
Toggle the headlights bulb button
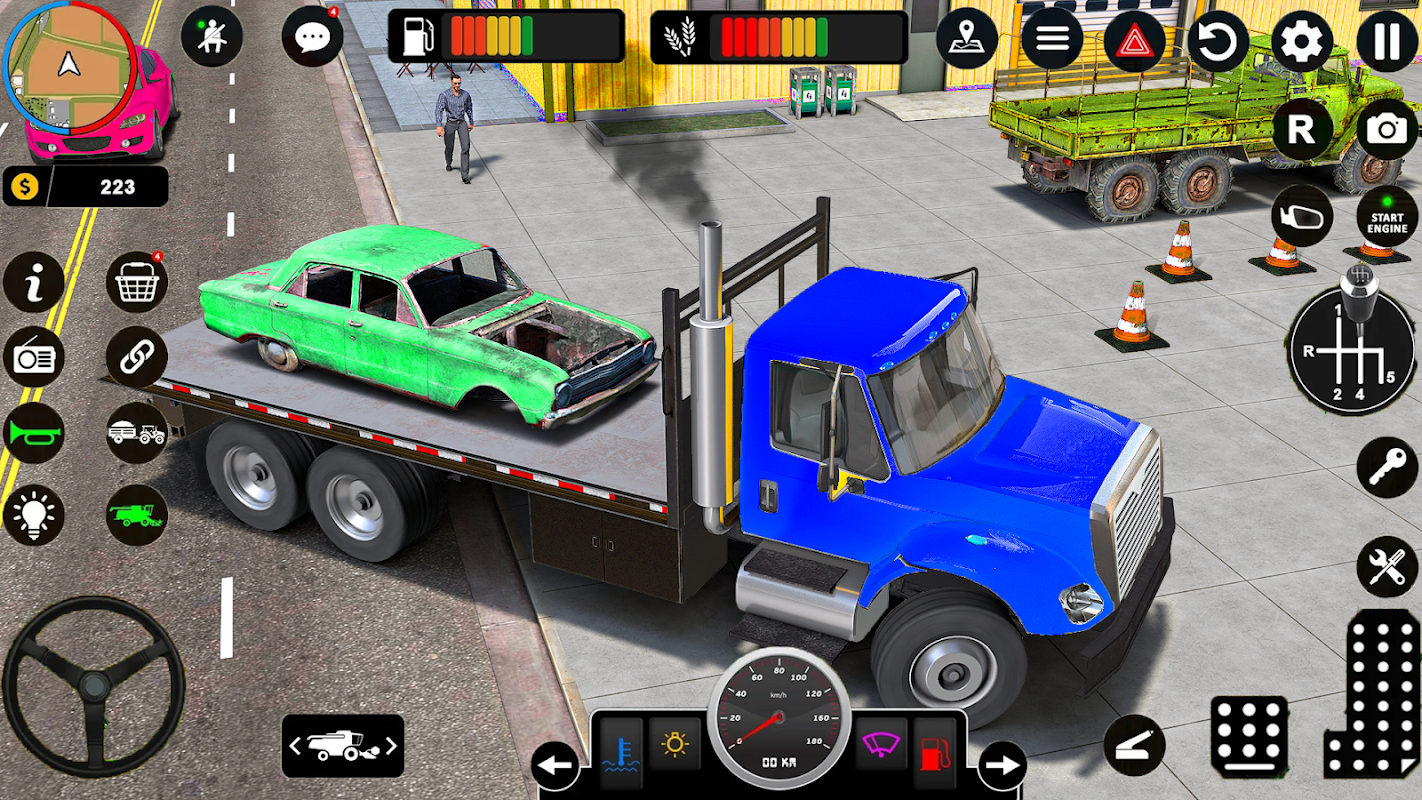(33, 515)
